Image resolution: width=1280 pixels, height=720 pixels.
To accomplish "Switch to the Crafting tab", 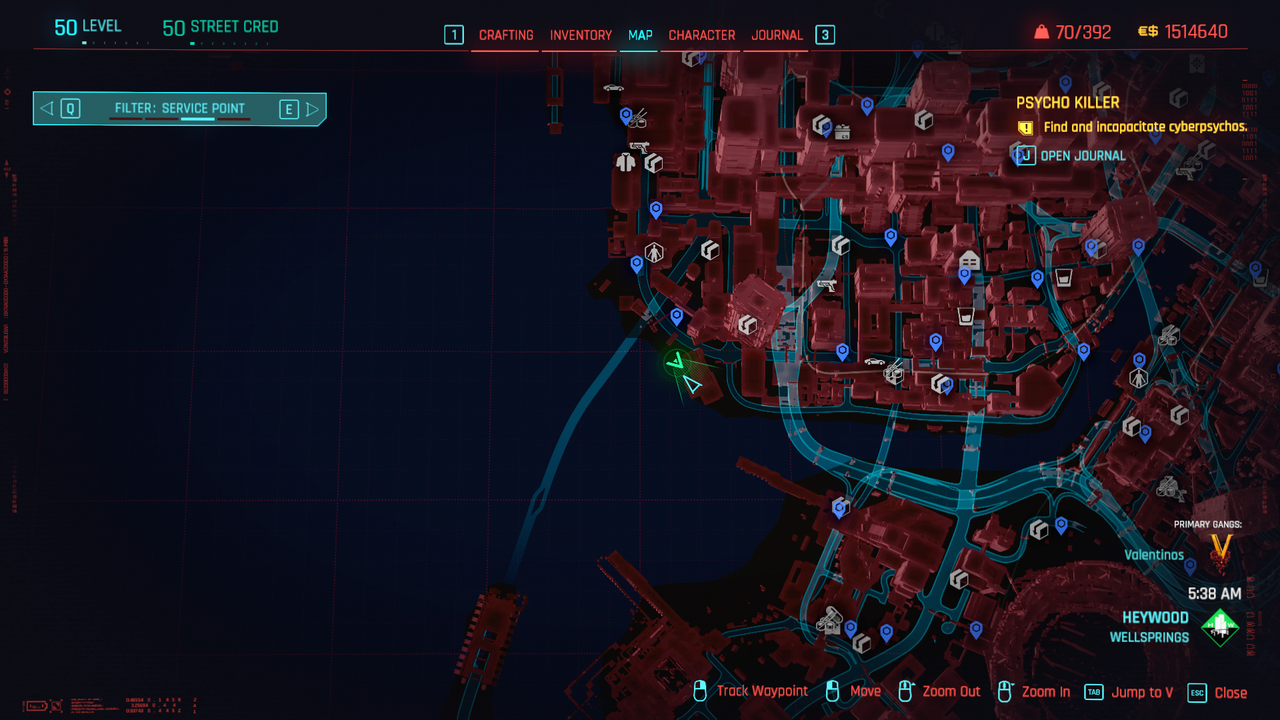I will (506, 35).
